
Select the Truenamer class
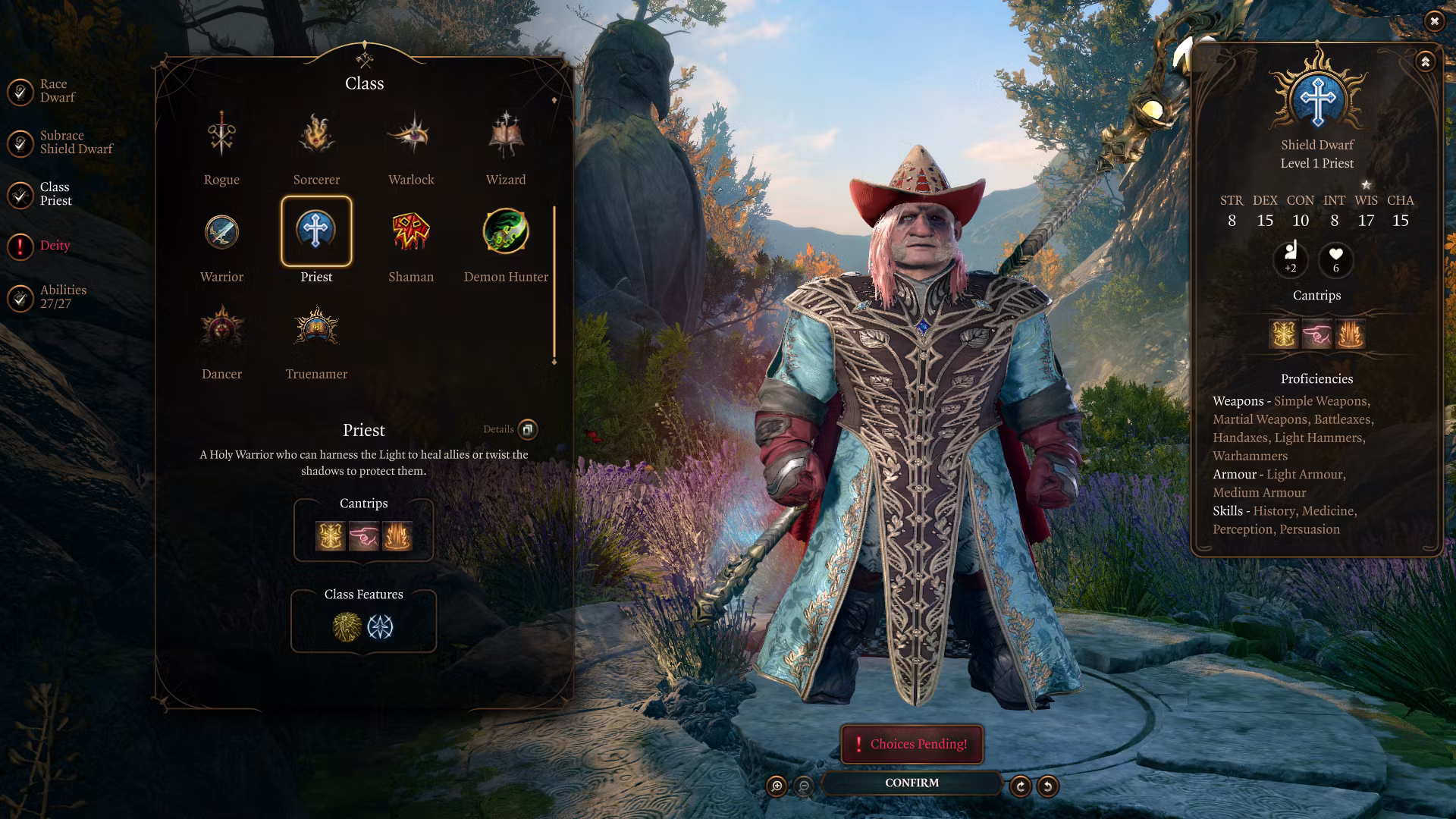click(316, 329)
